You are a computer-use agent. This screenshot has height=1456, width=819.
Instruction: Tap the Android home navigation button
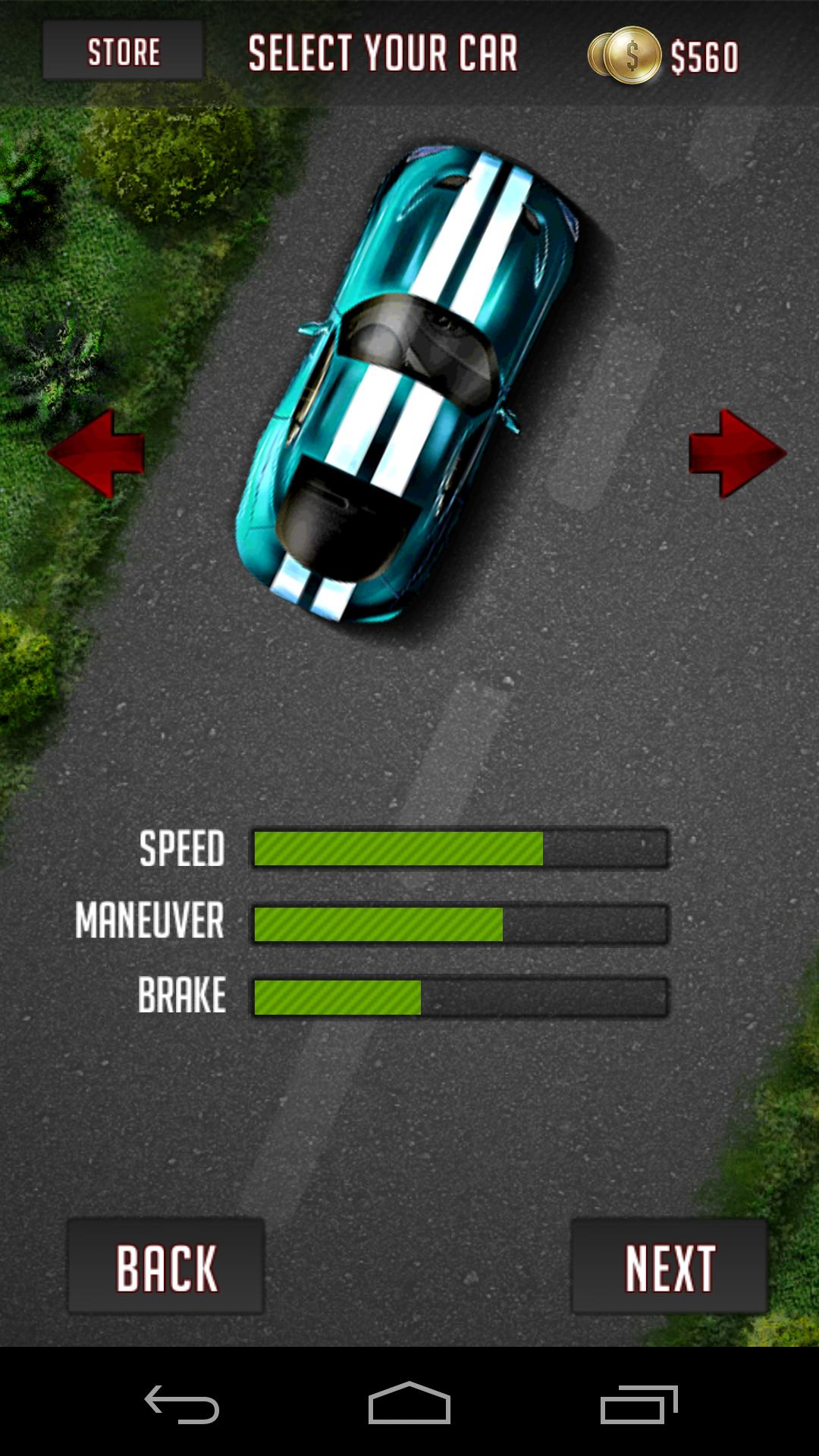(x=409, y=1404)
